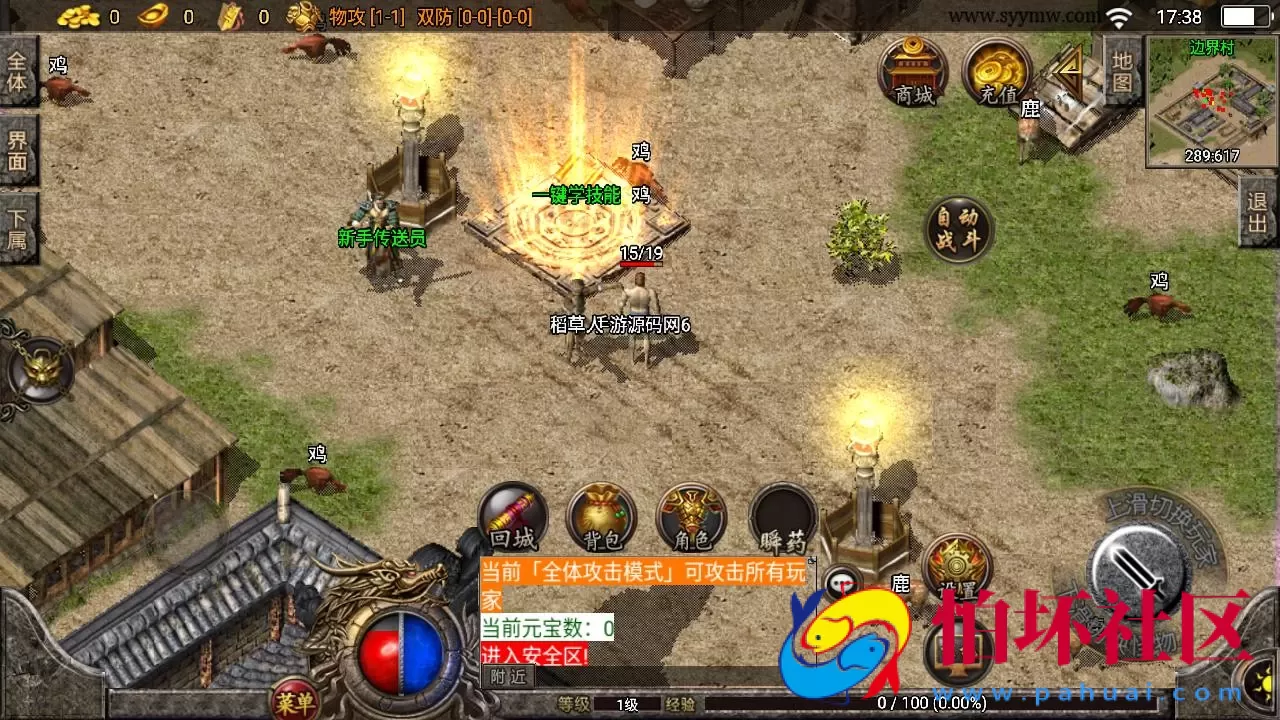Expand the 界面 sidebar tab
This screenshot has width=1280, height=720.
18,150
